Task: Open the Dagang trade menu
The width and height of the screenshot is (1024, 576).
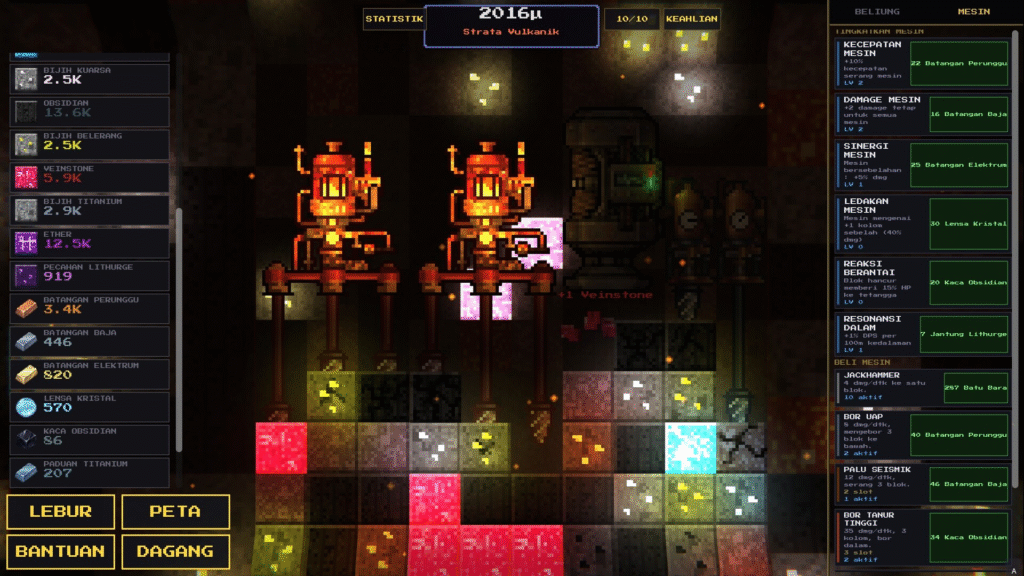Action: click(175, 551)
